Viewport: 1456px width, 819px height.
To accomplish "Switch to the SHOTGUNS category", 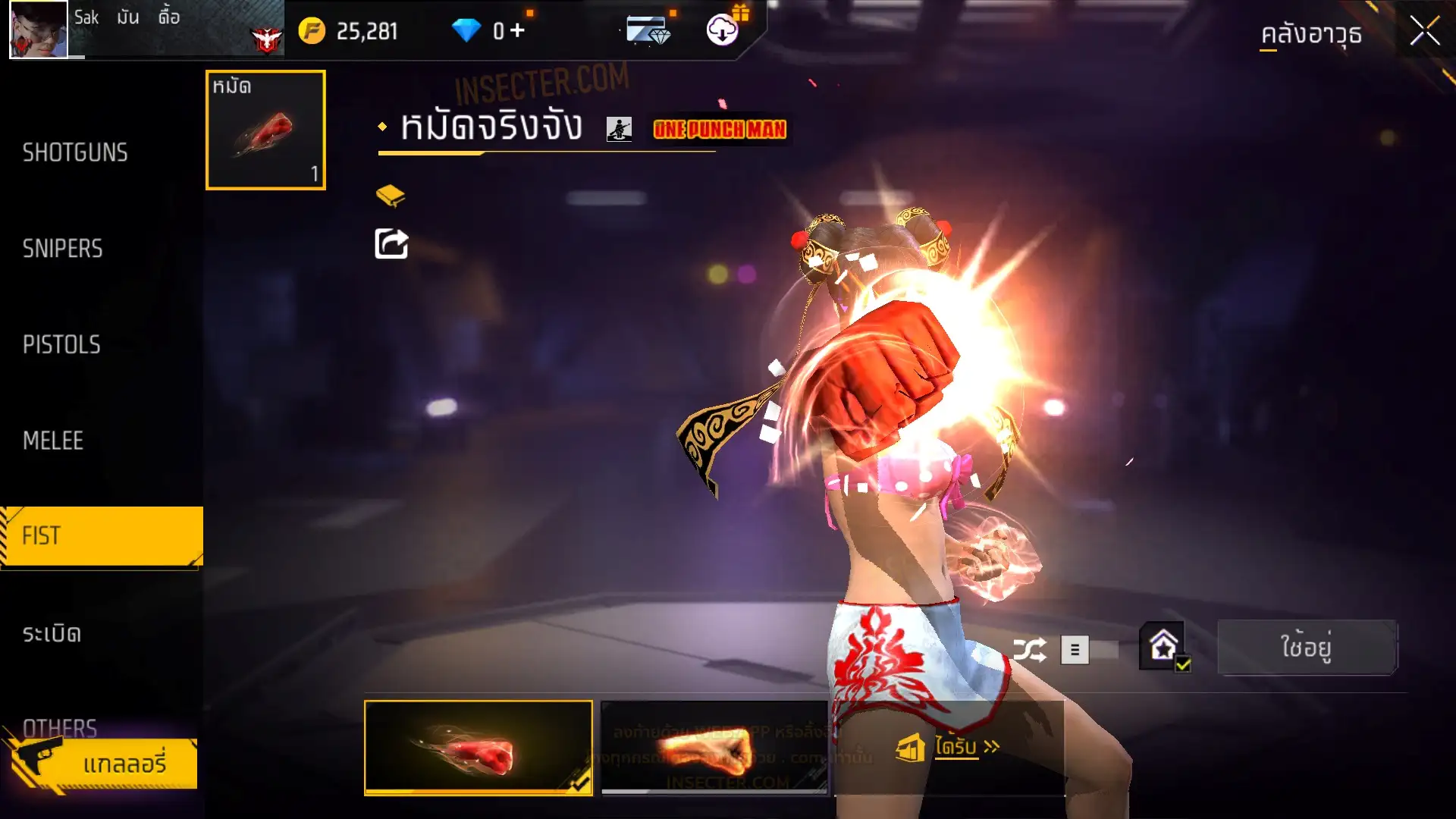I will pos(75,152).
